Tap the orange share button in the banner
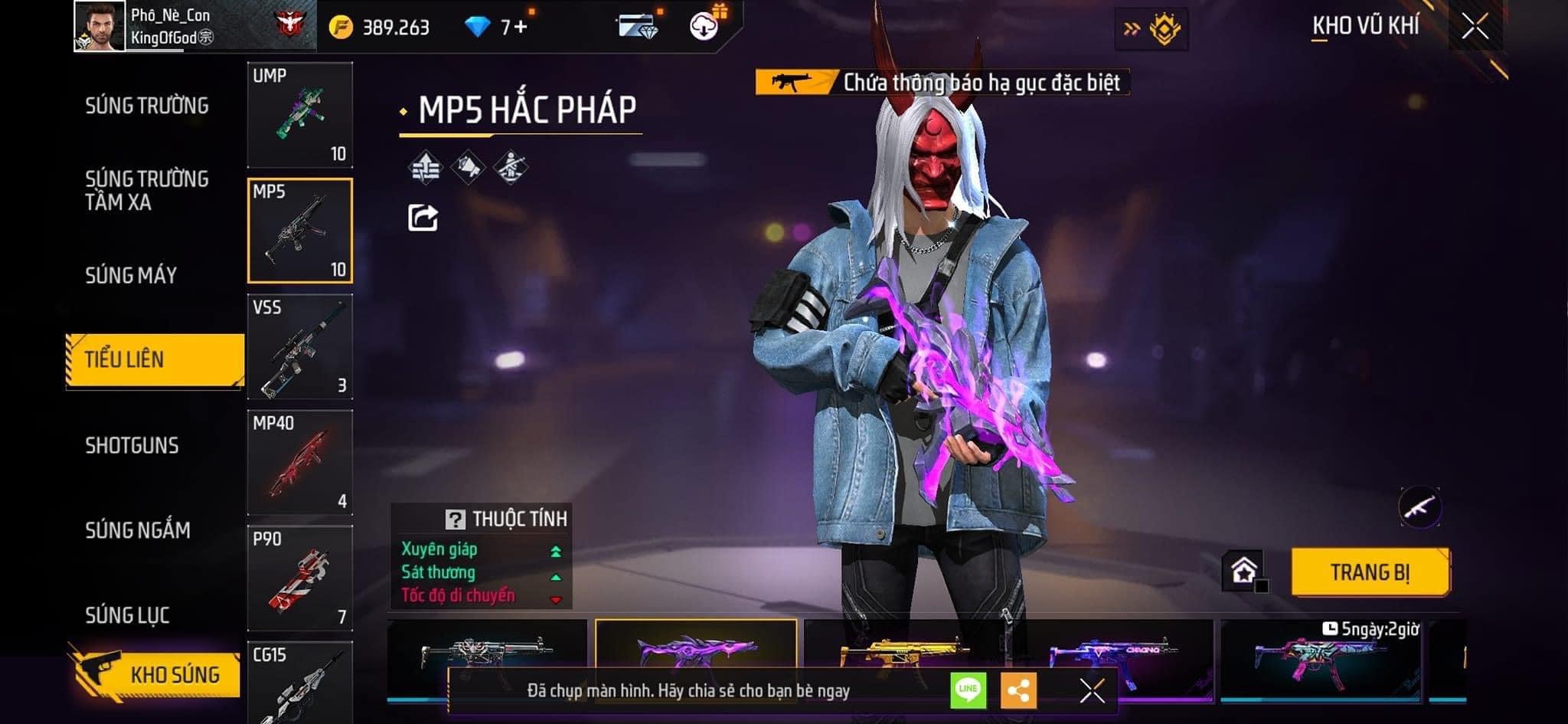The image size is (1568, 724). (1018, 690)
